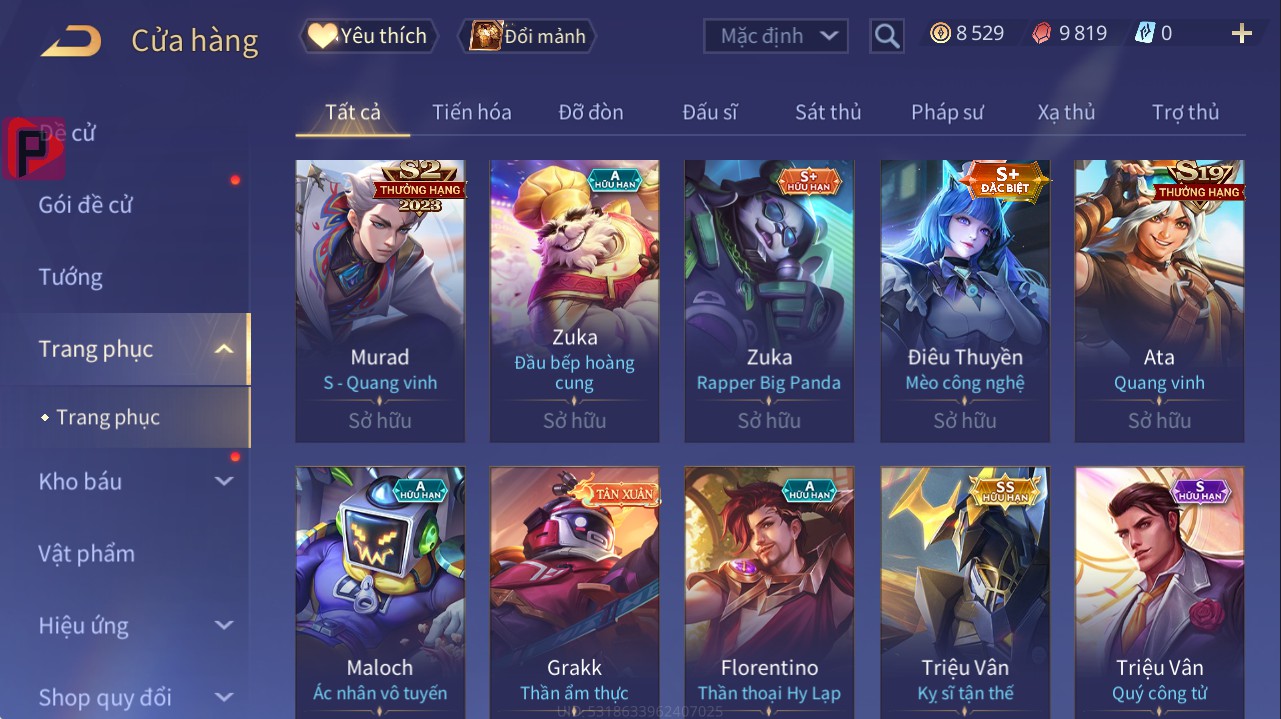Image resolution: width=1281 pixels, height=719 pixels.
Task: Switch to the Đỡ đòn tab
Action: 590,112
